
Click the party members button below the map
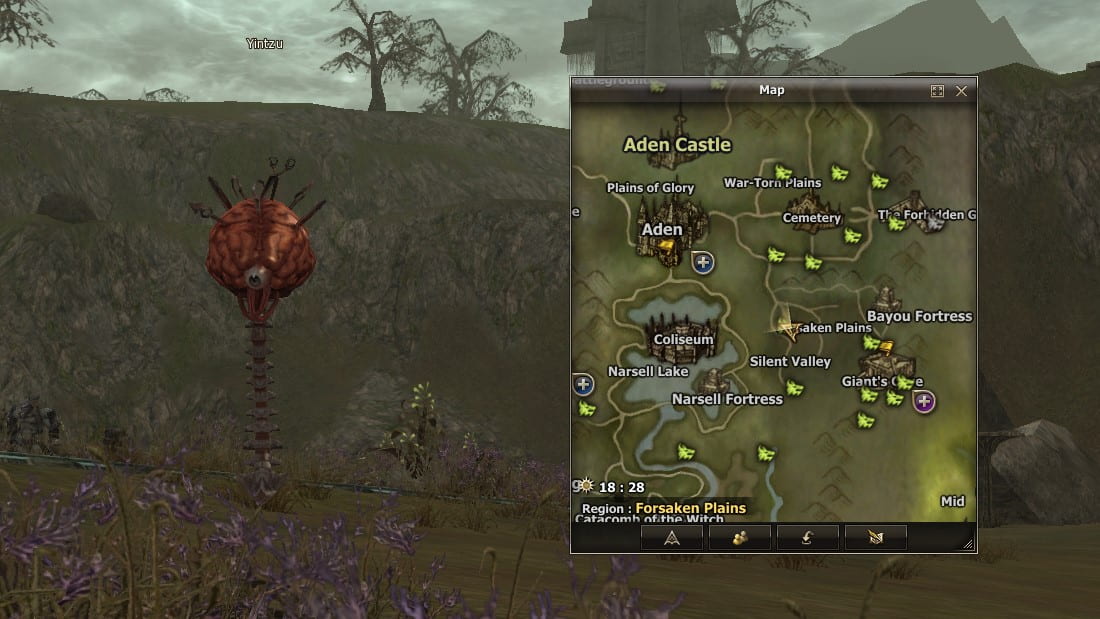pos(740,537)
